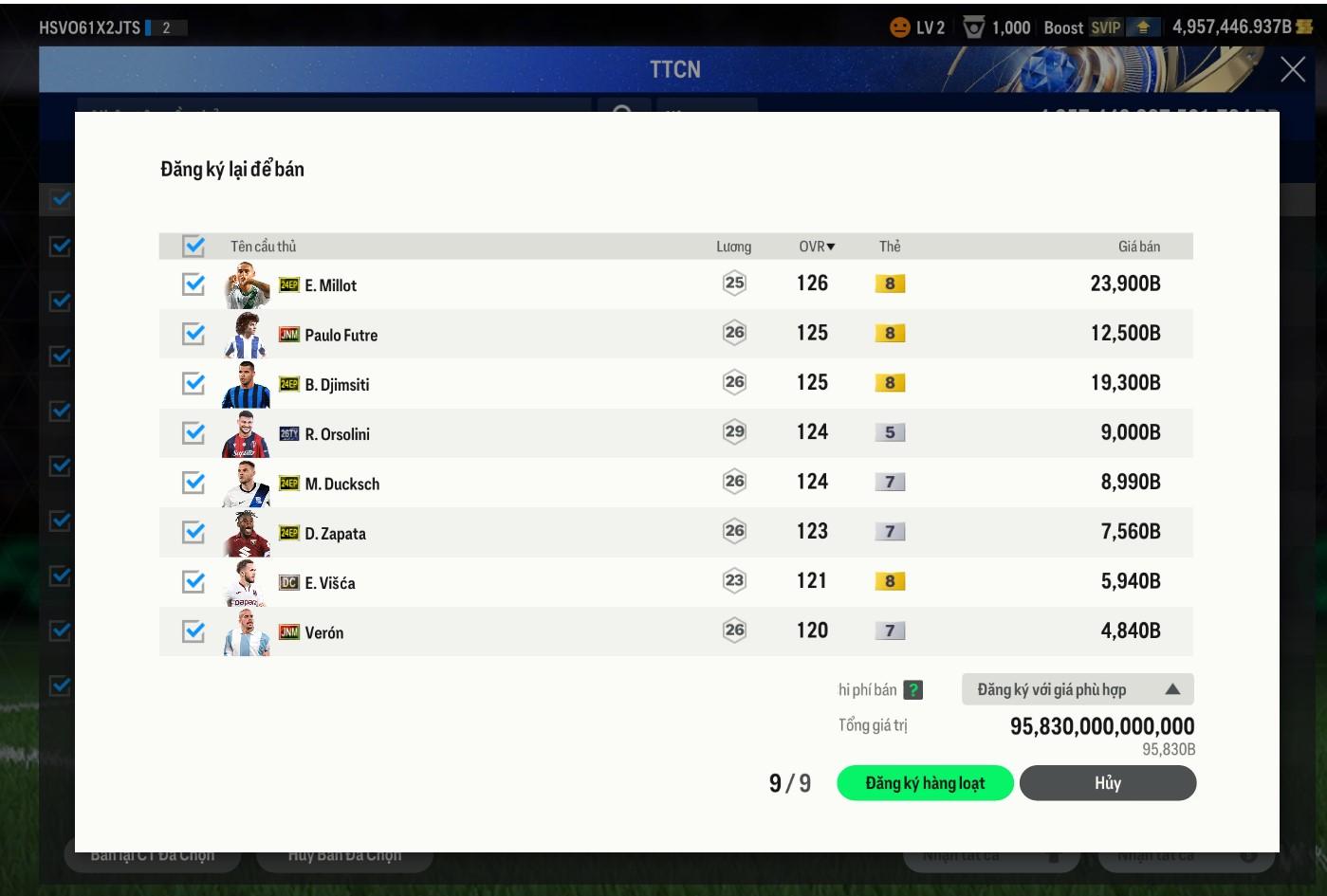Select the D. Zapata player row
The image size is (1327, 896).
coord(569,533)
